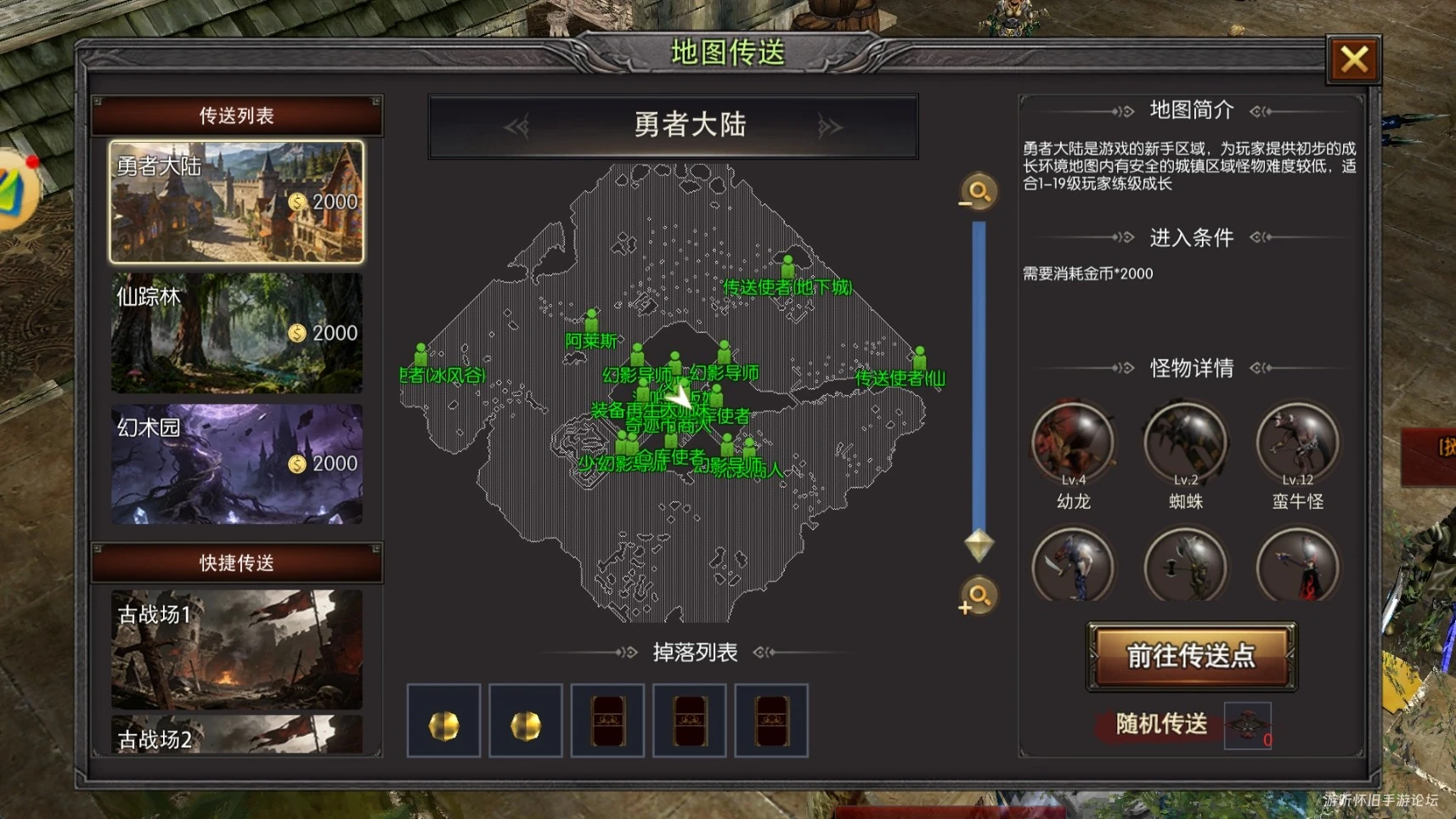The image size is (1456, 819).
Task: Click the left arrow to view the previous map
Action: click(519, 125)
